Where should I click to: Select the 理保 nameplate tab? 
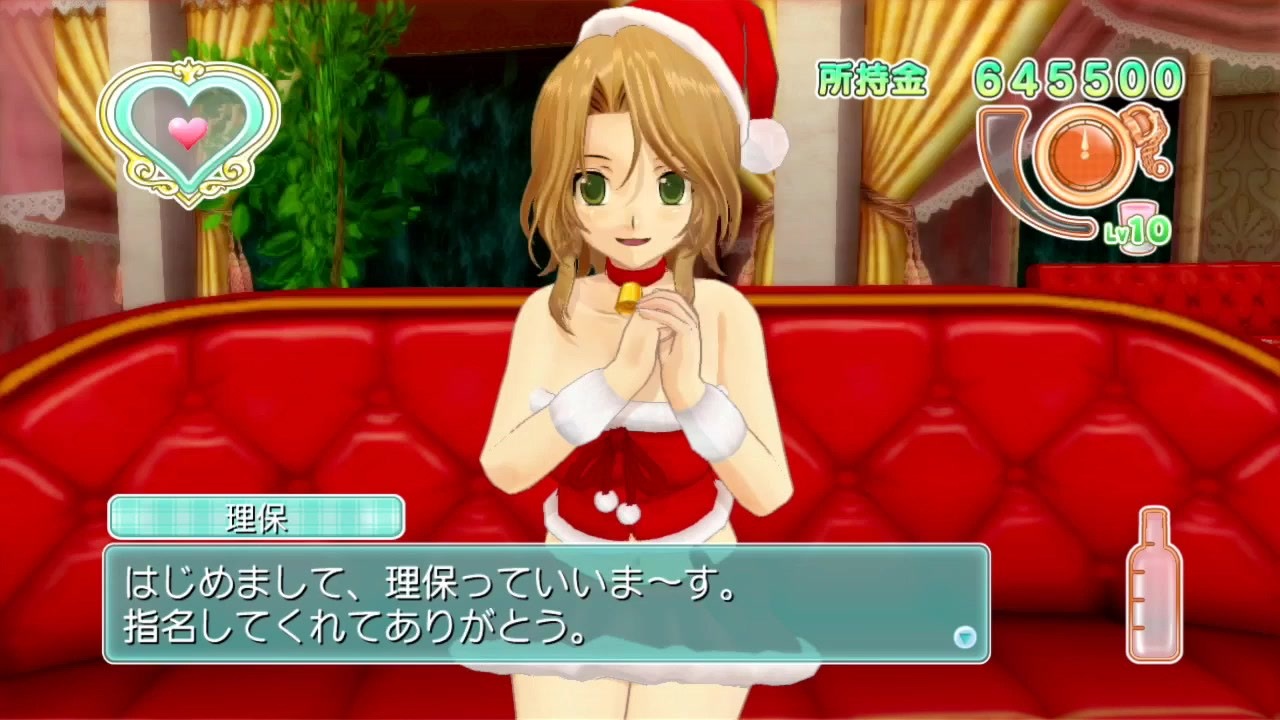[255, 516]
